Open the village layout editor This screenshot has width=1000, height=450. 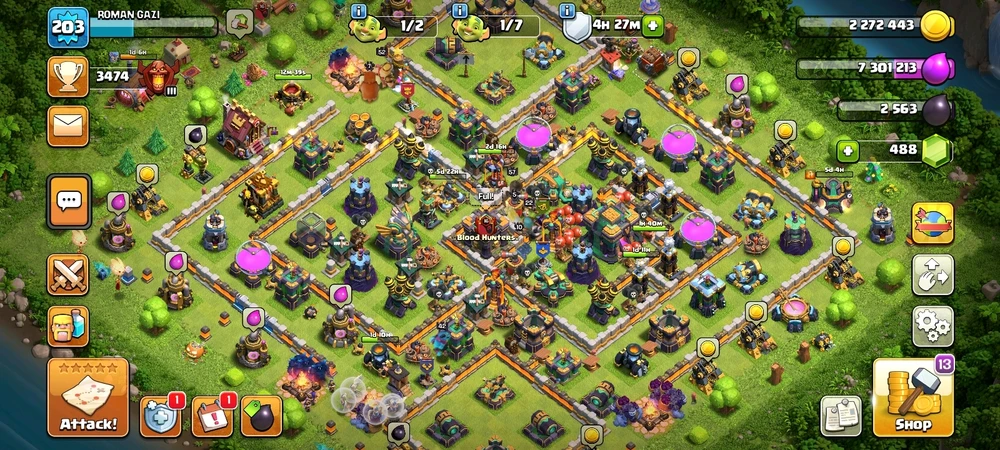(932, 274)
